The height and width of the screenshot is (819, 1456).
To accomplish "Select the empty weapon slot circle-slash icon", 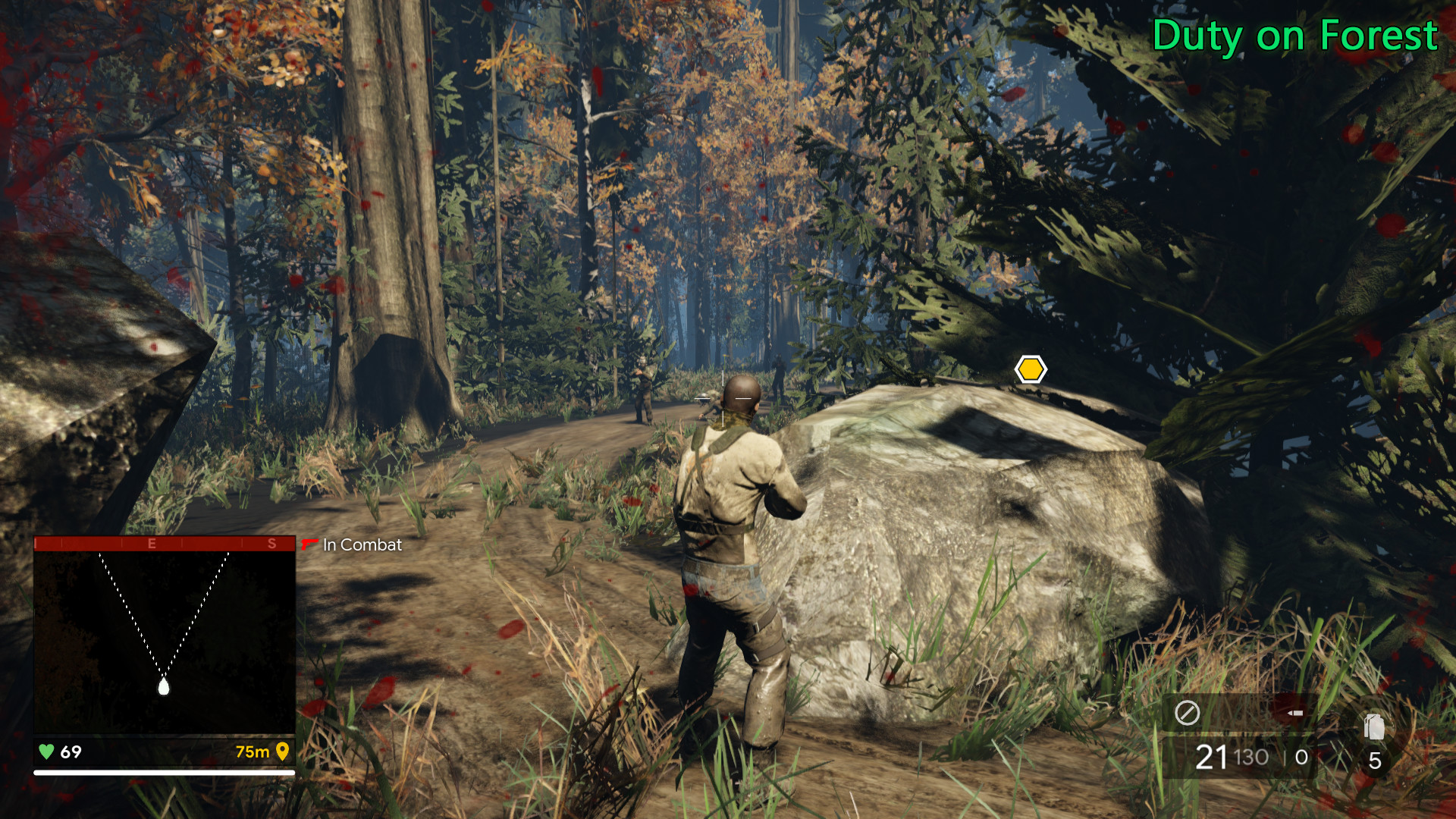I will [x=1187, y=713].
